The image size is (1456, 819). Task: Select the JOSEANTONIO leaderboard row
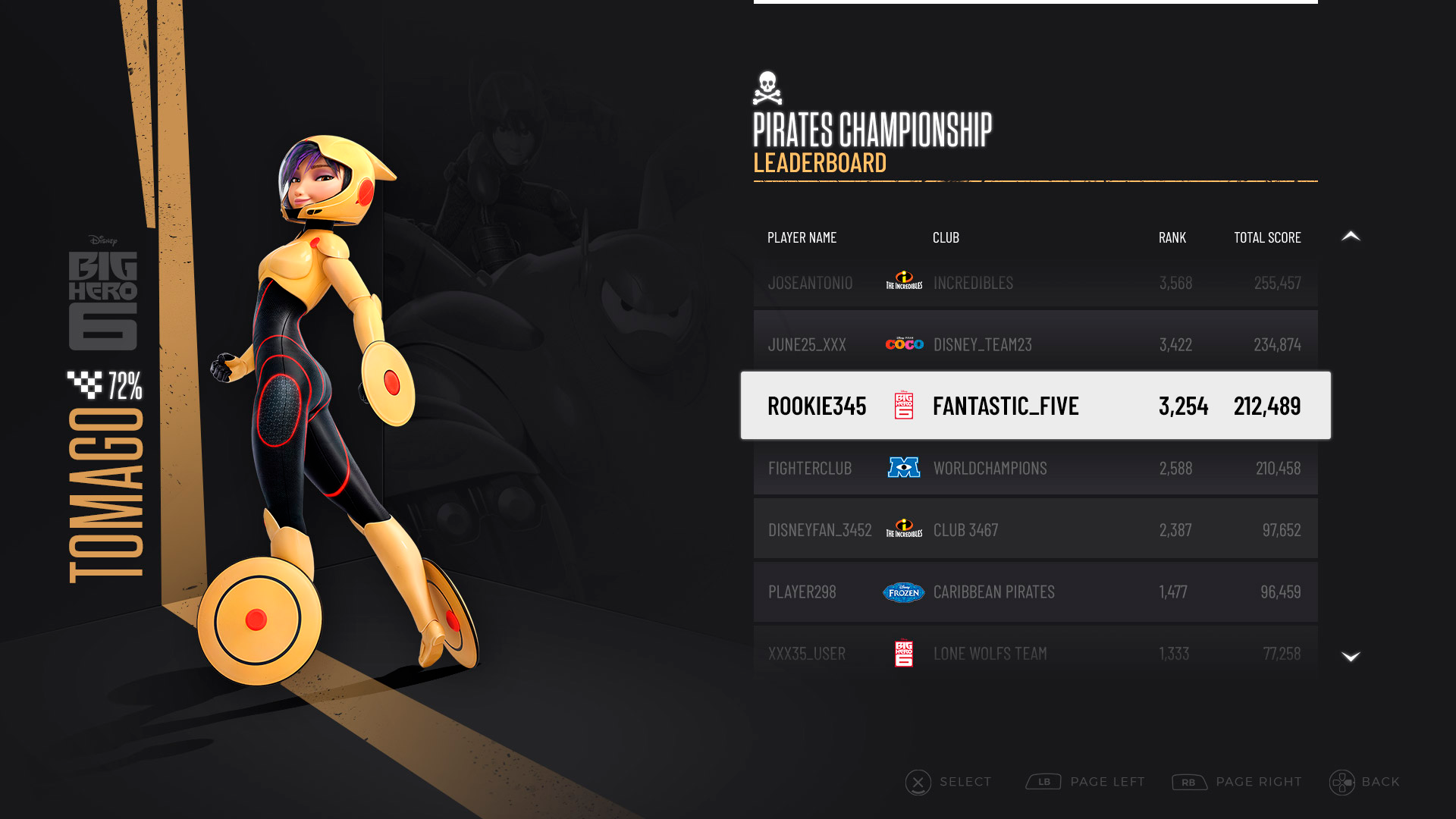pyautogui.click(x=1035, y=283)
